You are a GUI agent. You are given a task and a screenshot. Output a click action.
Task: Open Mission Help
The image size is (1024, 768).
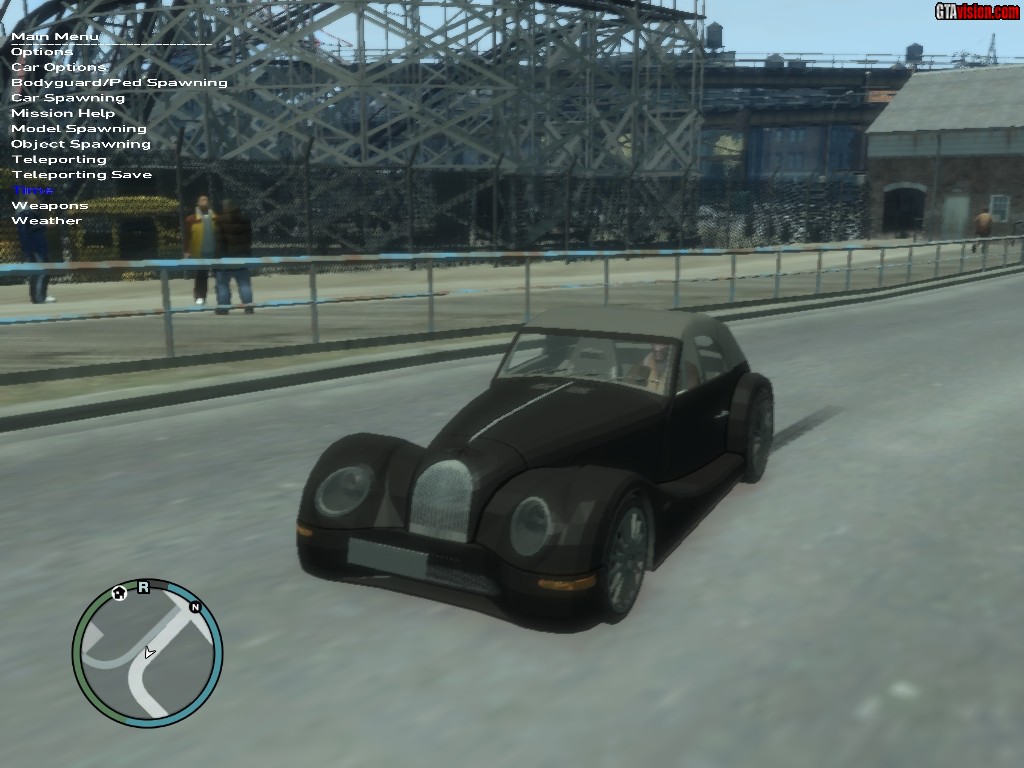click(62, 113)
